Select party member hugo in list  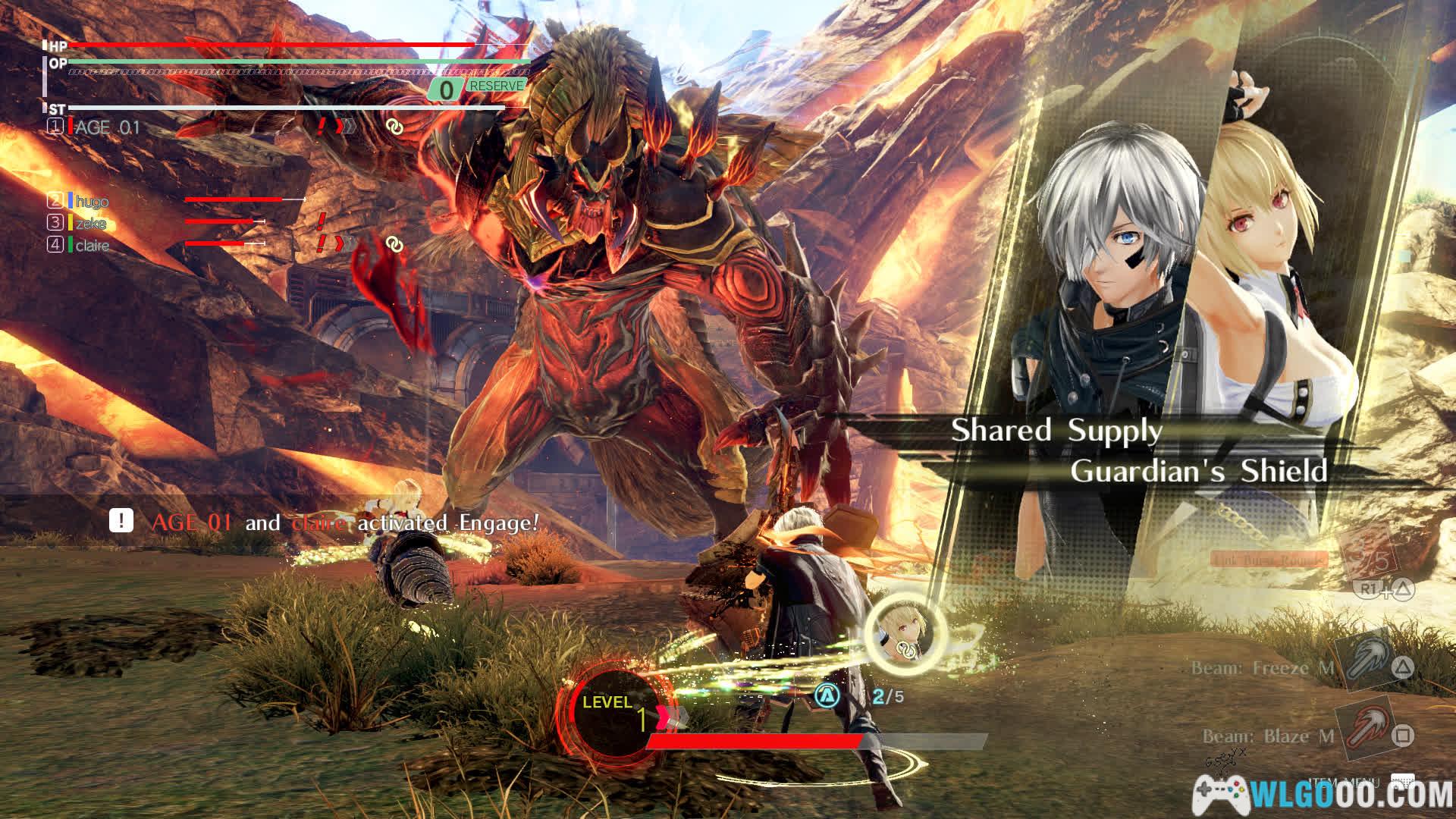(x=92, y=201)
